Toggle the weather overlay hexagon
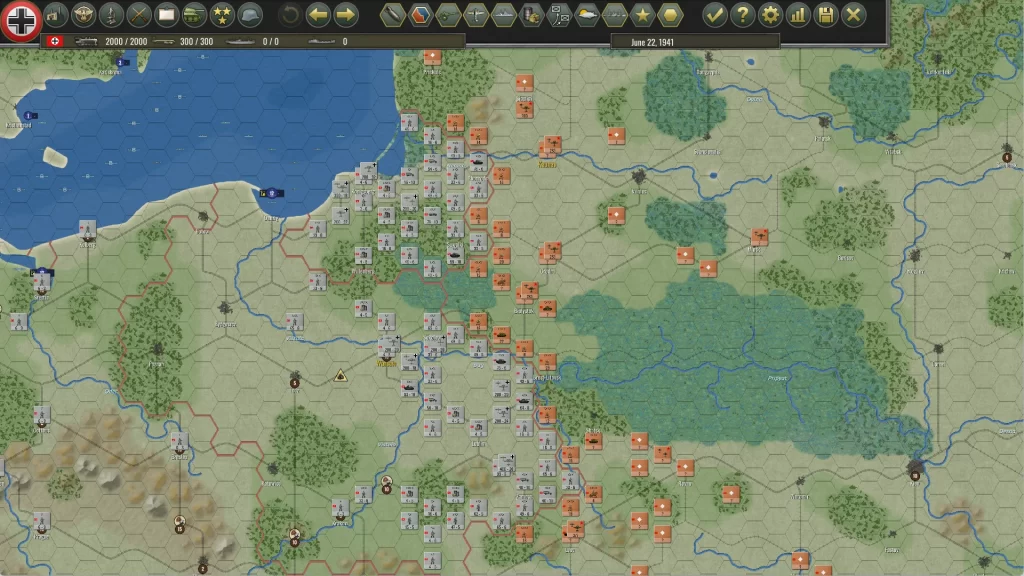 click(x=587, y=15)
